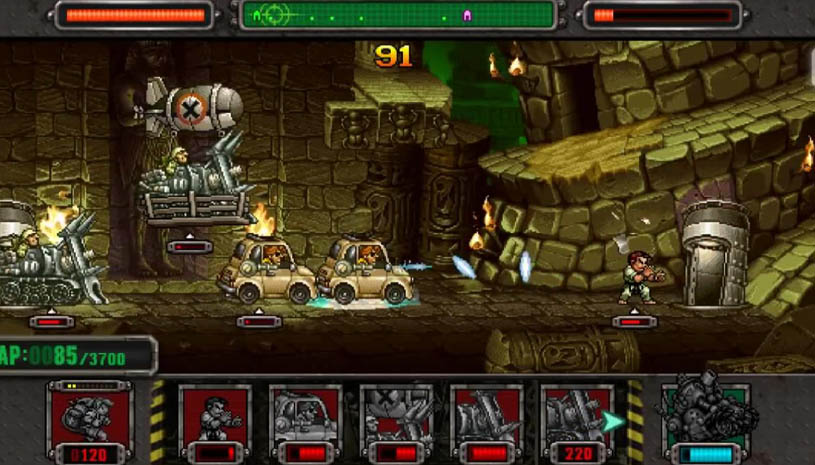Show next units with the cyan arrow
Image resolution: width=815 pixels, height=465 pixels.
[x=612, y=421]
